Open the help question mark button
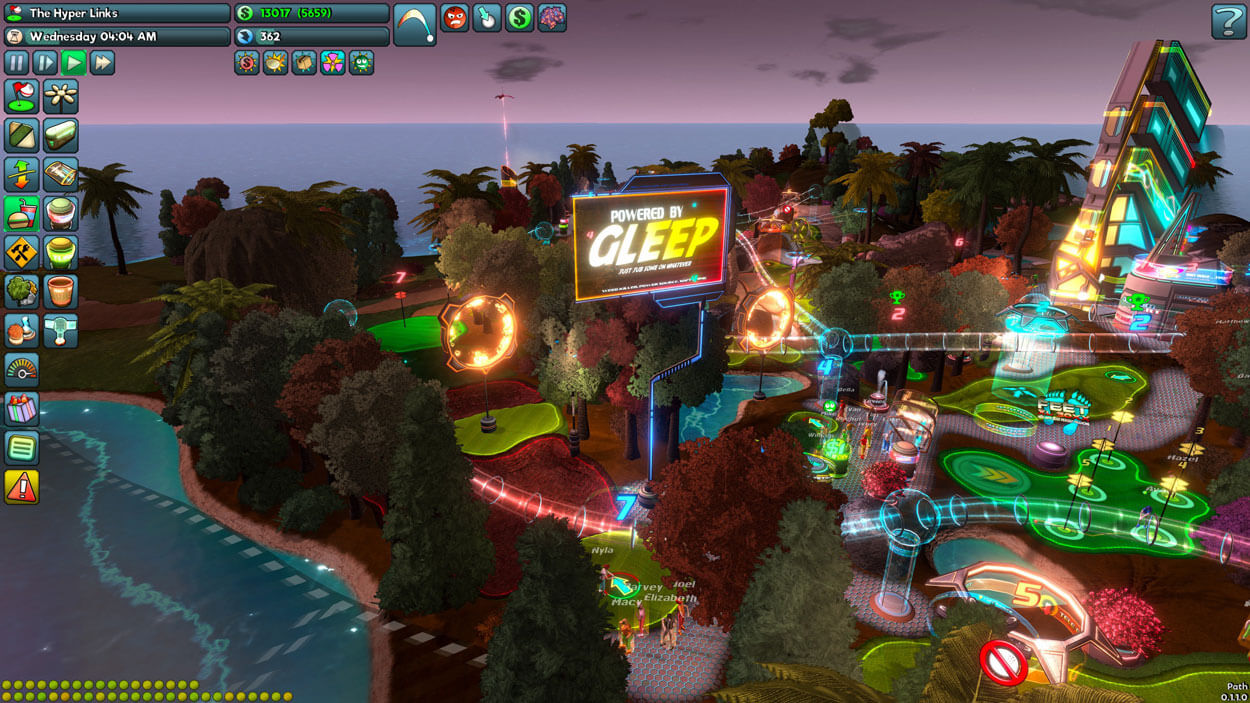 pyautogui.click(x=1228, y=21)
